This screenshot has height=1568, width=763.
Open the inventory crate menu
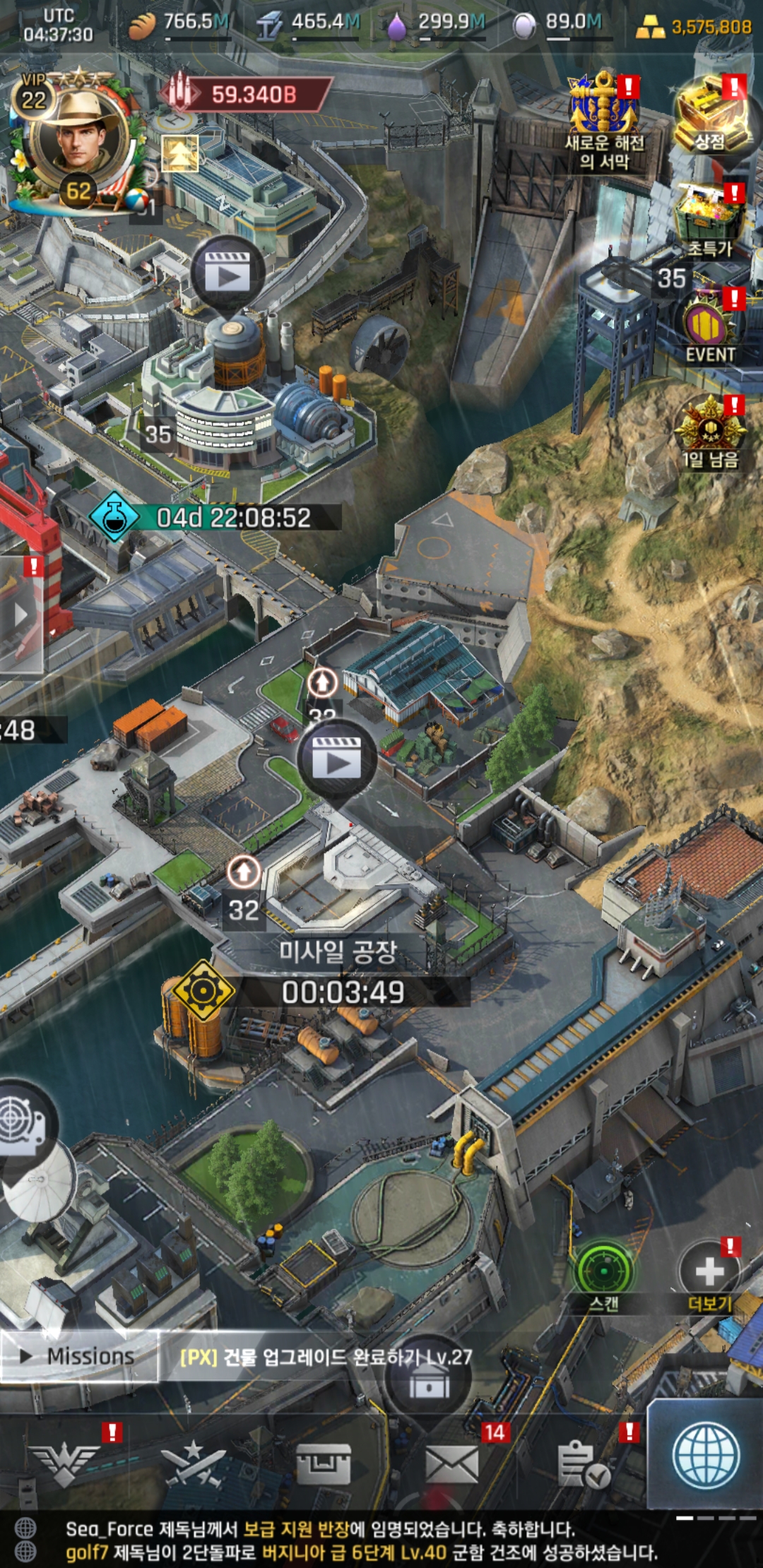(324, 1464)
